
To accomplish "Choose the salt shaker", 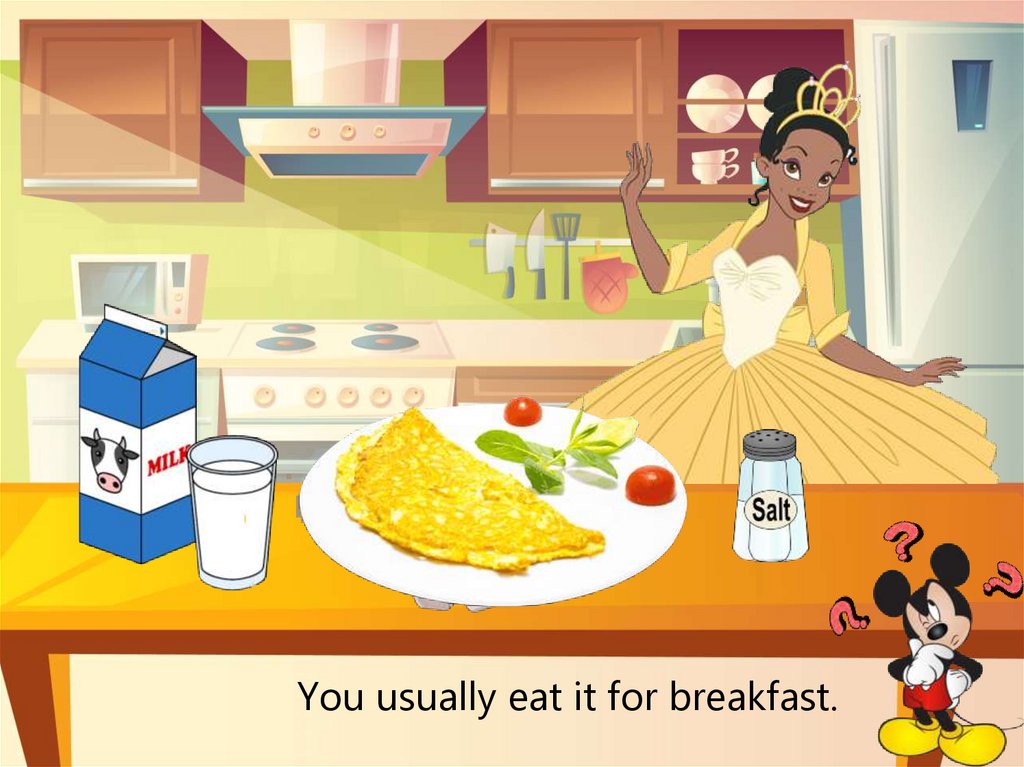I will (770, 497).
